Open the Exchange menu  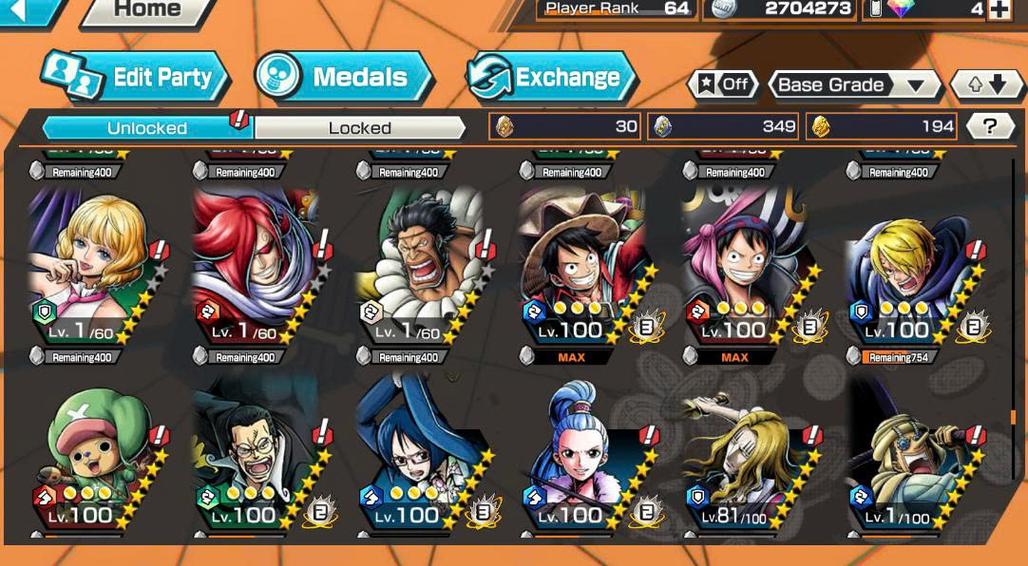pyautogui.click(x=551, y=77)
